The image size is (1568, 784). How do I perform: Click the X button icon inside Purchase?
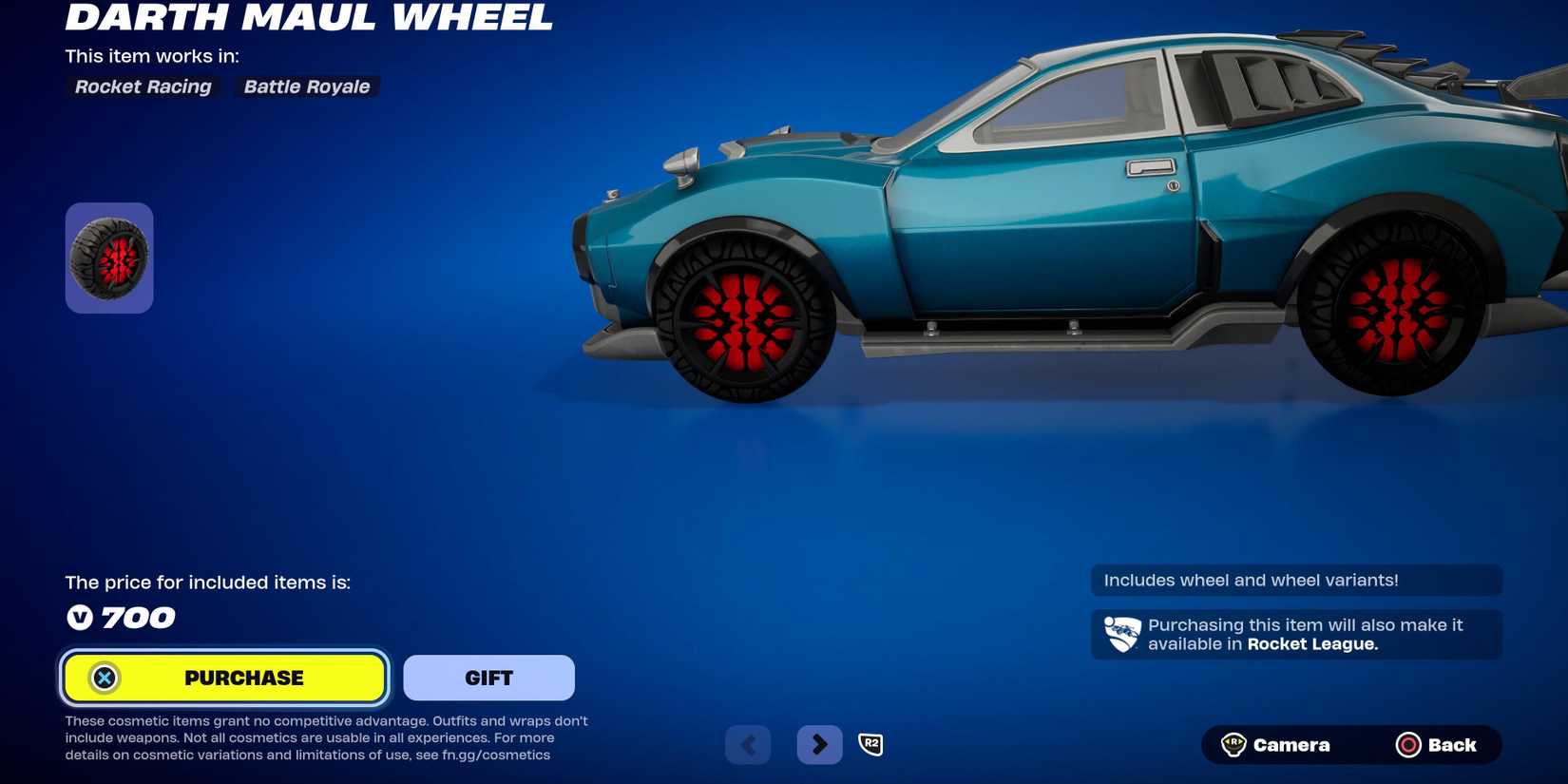click(x=105, y=677)
